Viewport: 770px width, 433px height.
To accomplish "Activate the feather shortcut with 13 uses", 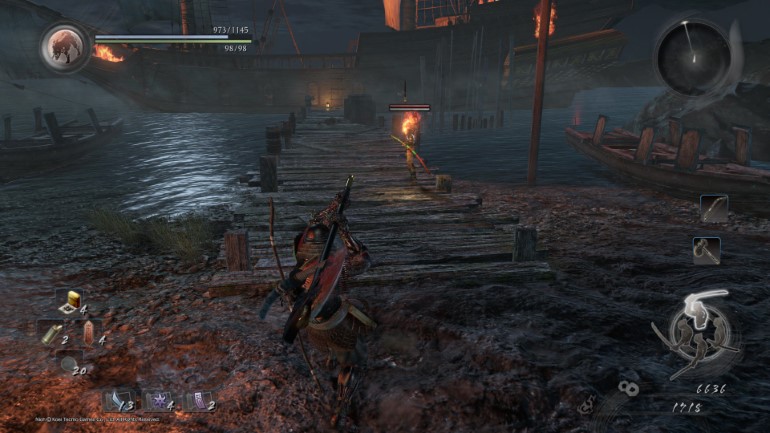I will pyautogui.click(x=119, y=400).
